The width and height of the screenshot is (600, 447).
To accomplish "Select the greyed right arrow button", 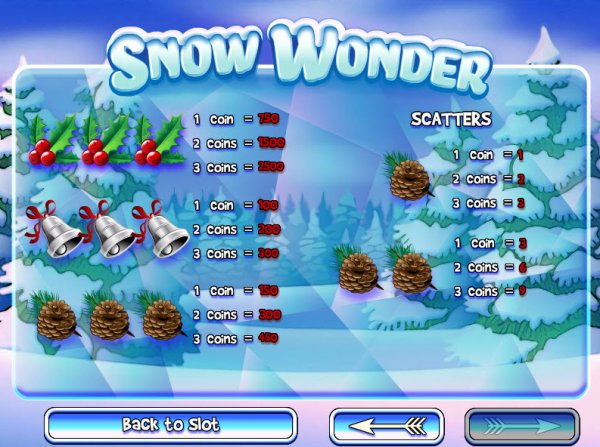I will point(521,425).
